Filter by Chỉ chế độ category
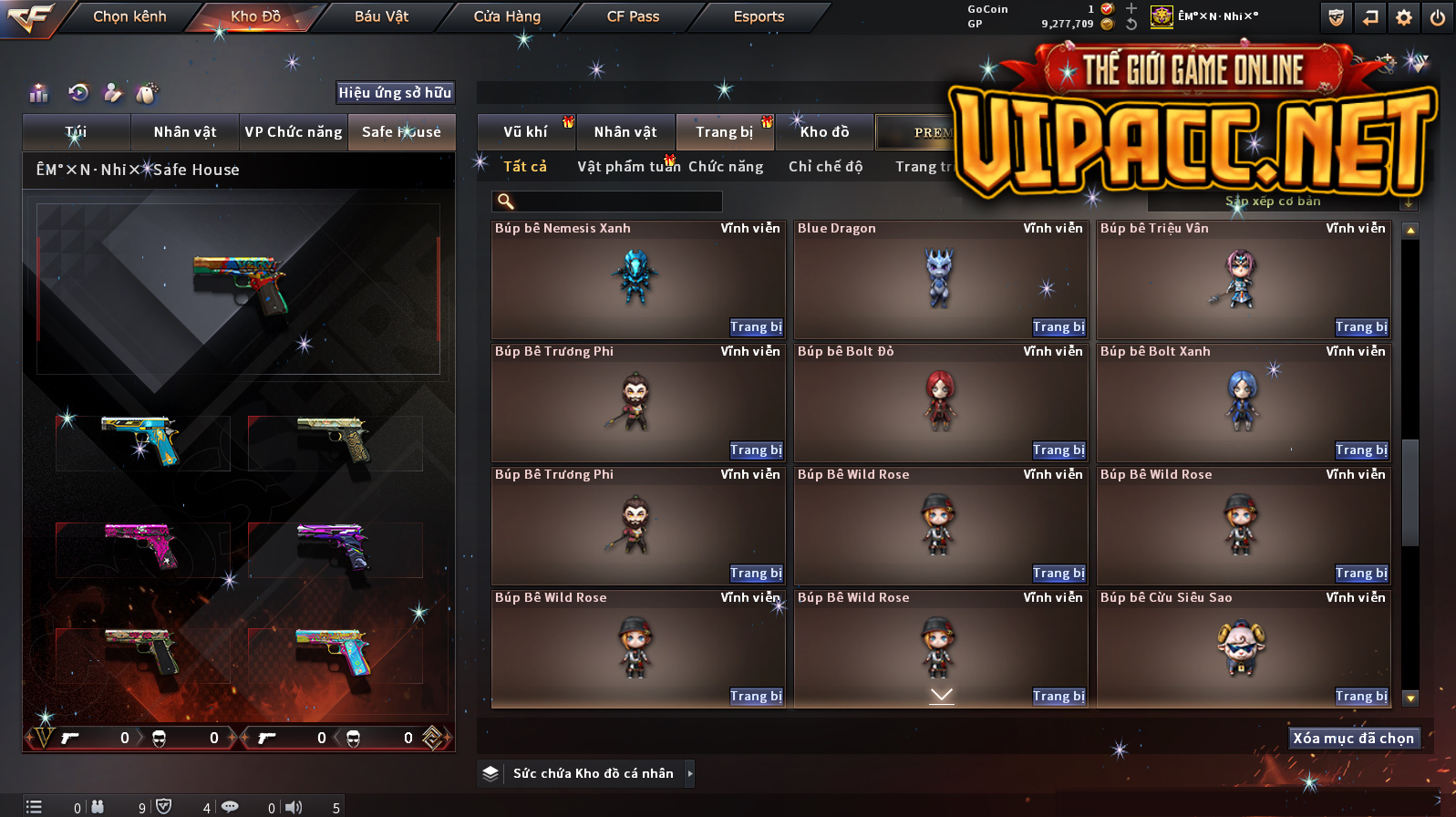This screenshot has width=1456, height=817. click(x=825, y=166)
